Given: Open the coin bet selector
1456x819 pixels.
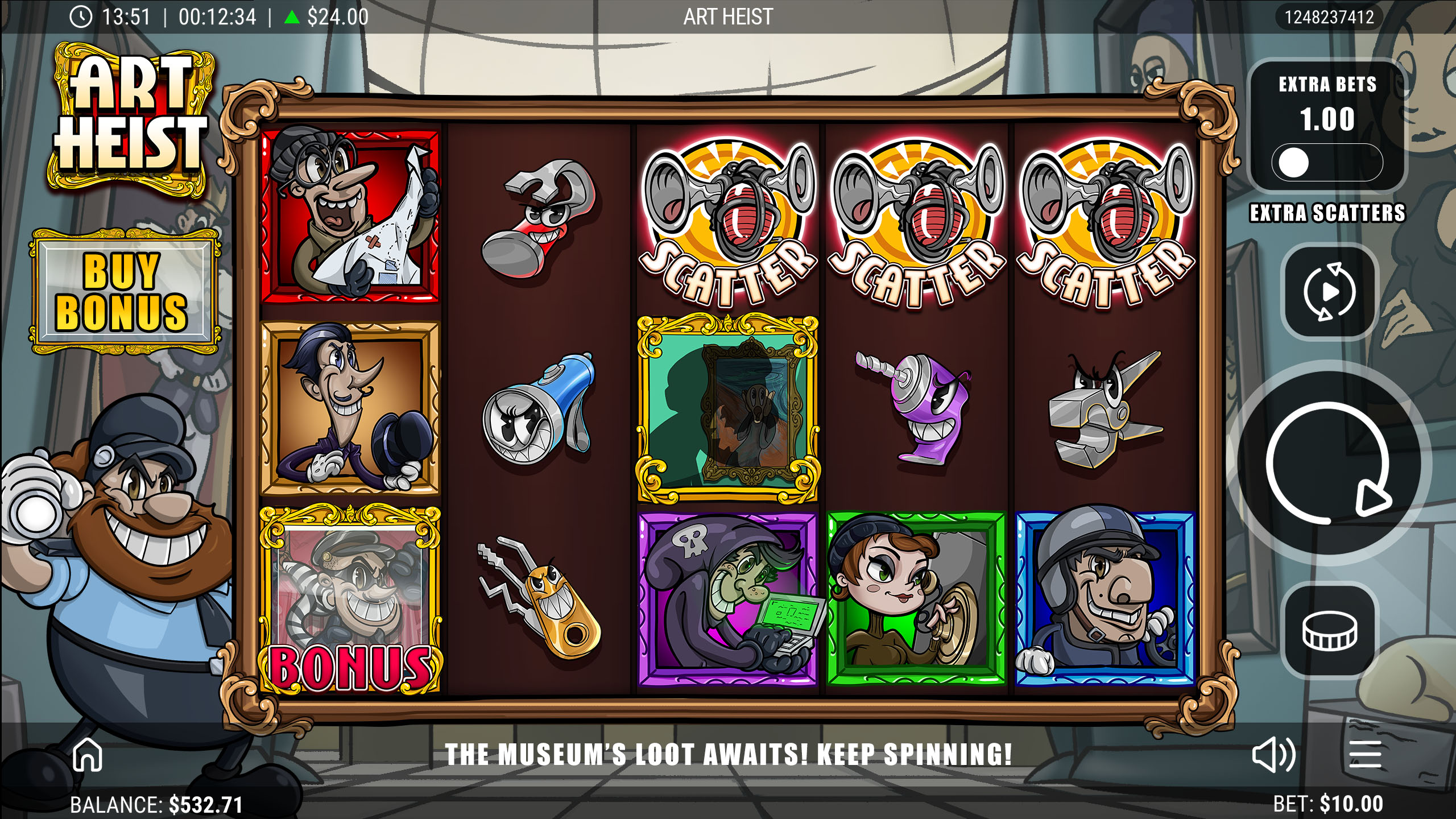Looking at the screenshot, I should (1330, 631).
